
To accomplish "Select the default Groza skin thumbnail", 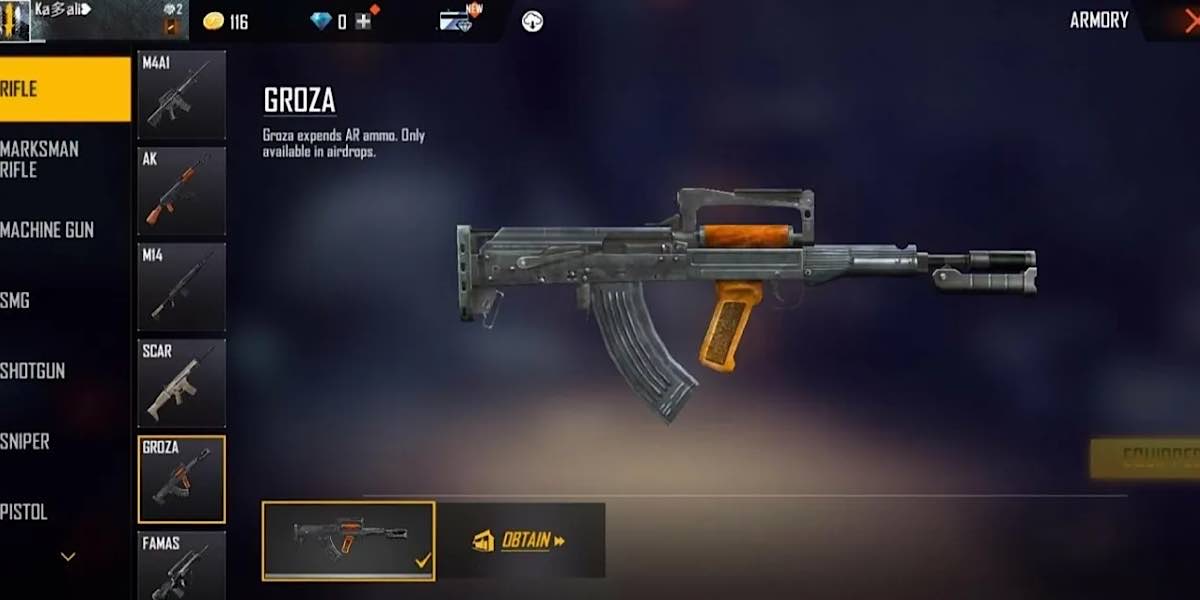I will 348,540.
